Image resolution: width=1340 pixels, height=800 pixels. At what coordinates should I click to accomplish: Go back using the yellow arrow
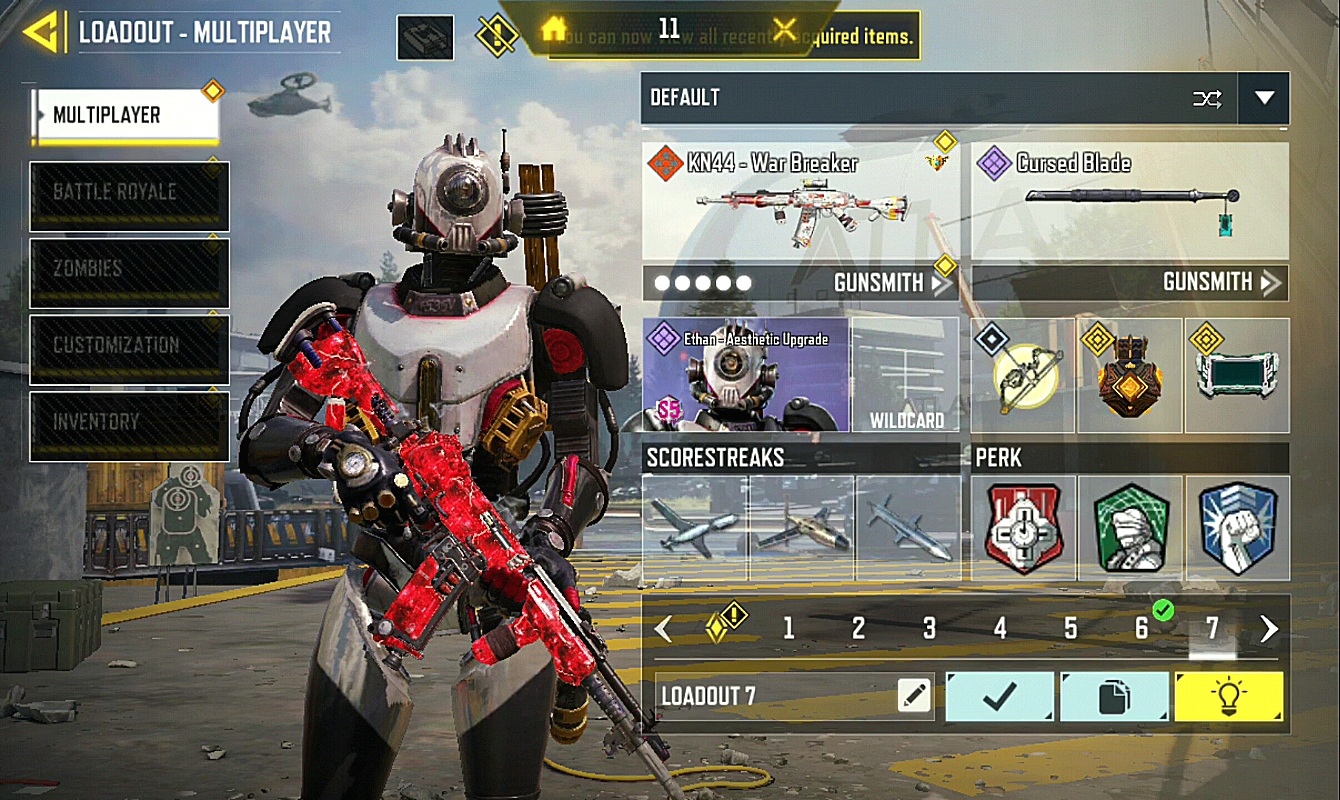click(42, 32)
